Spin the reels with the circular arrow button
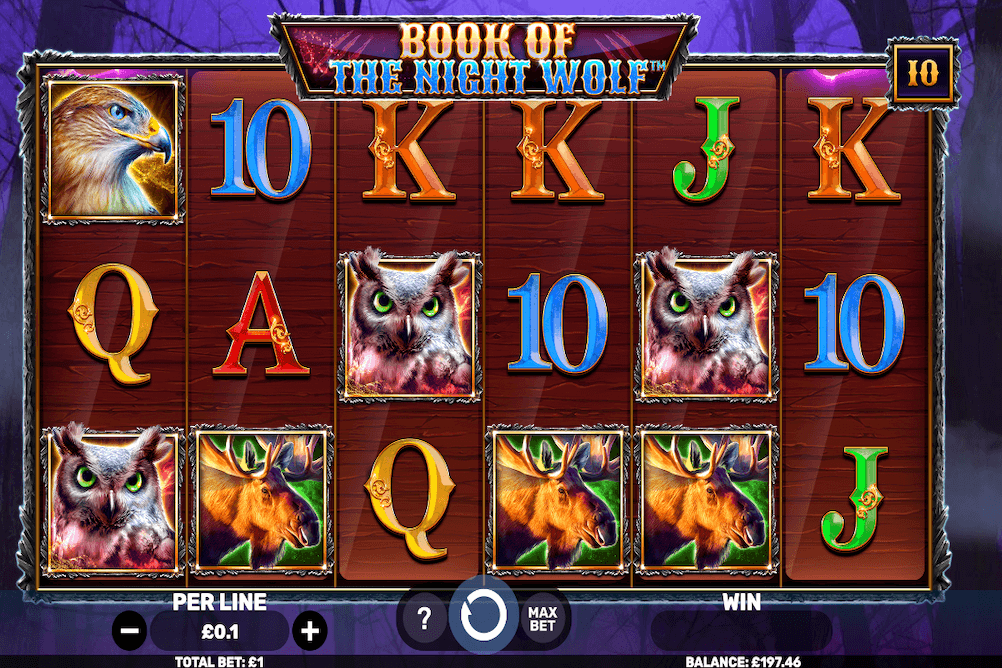Viewport: 1002px width, 668px height. click(483, 618)
